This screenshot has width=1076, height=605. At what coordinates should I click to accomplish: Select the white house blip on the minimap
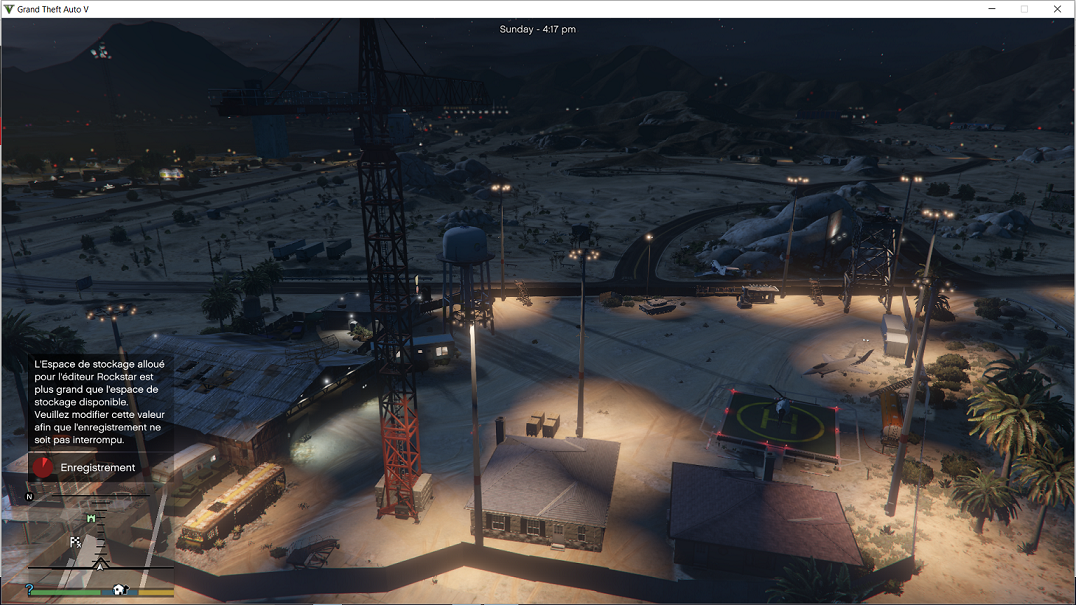(x=120, y=590)
